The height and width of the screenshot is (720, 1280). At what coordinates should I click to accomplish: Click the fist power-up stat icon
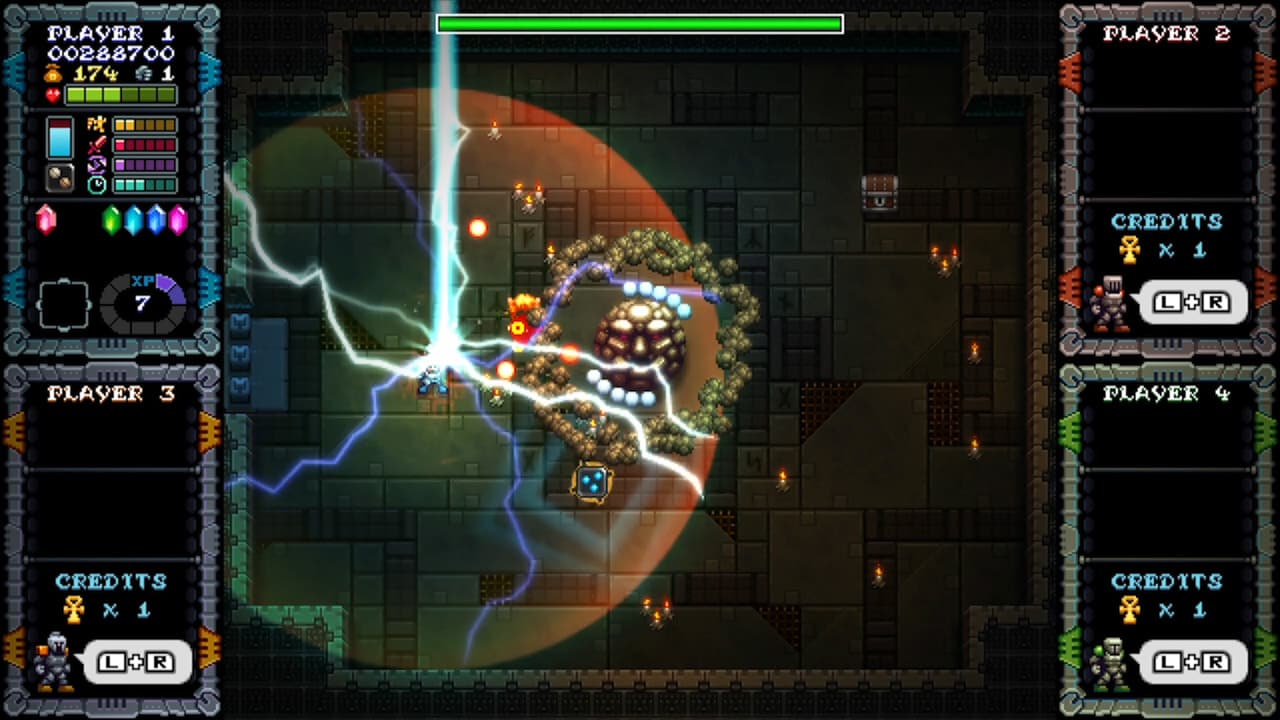coord(94,122)
